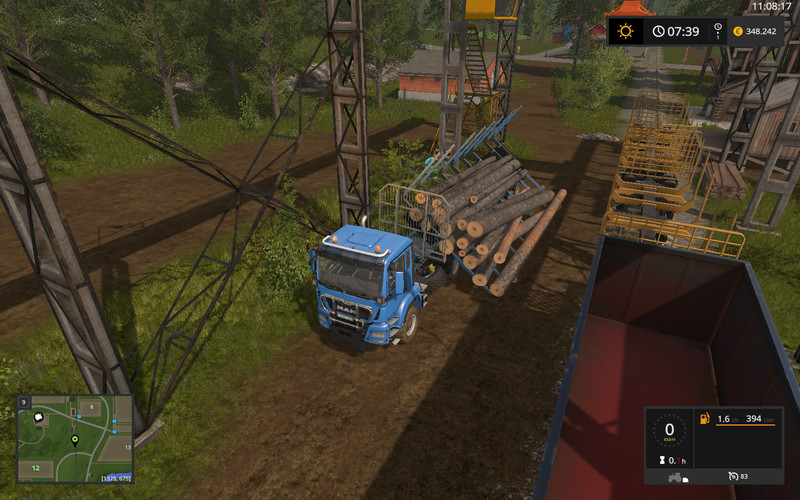Click the white animal marker on the minimap
The image size is (800, 500).
(x=39, y=416)
